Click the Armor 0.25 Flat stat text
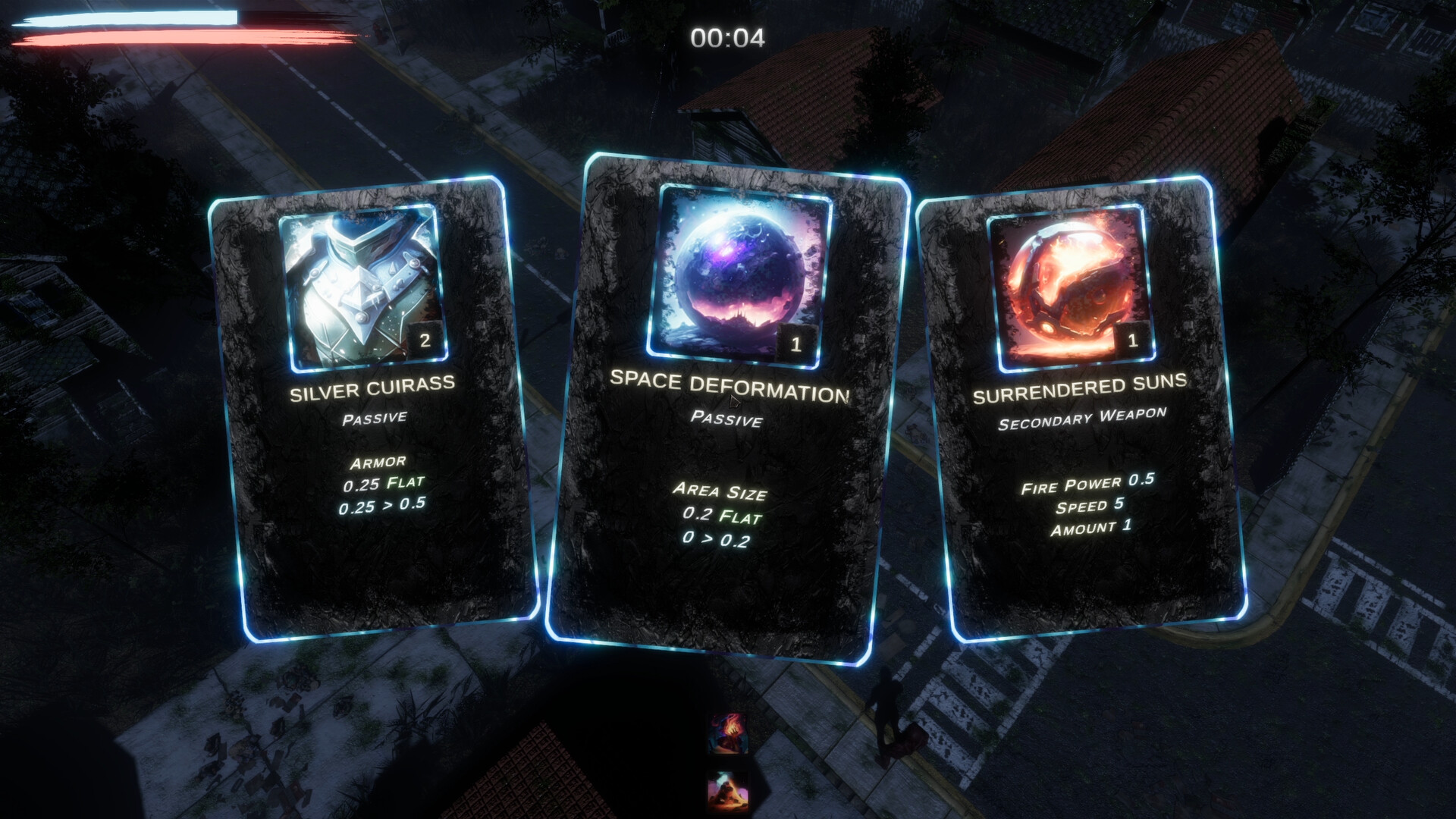1456x819 pixels. [377, 479]
